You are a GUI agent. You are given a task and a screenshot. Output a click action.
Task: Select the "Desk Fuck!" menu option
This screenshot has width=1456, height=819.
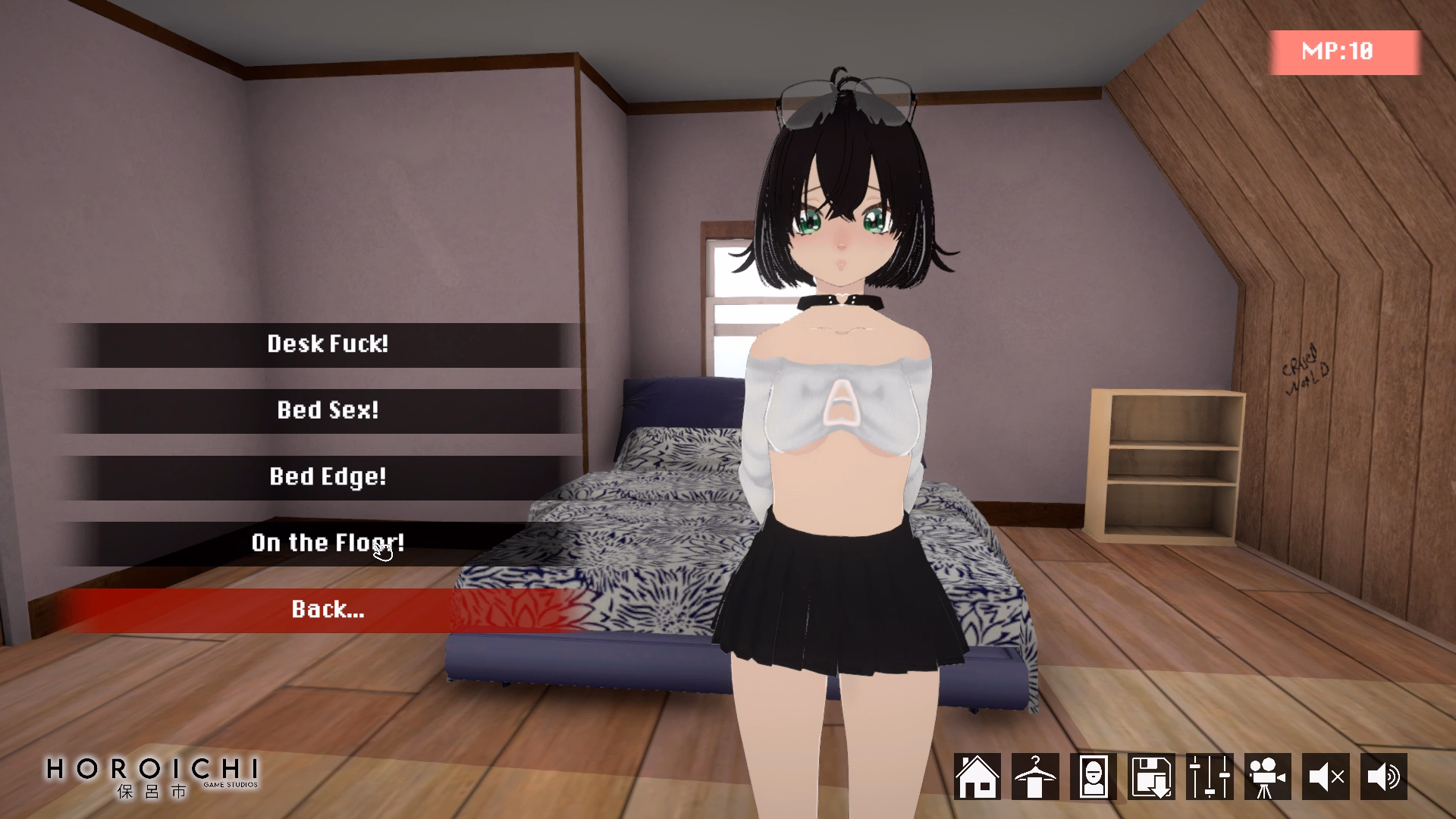[328, 344]
